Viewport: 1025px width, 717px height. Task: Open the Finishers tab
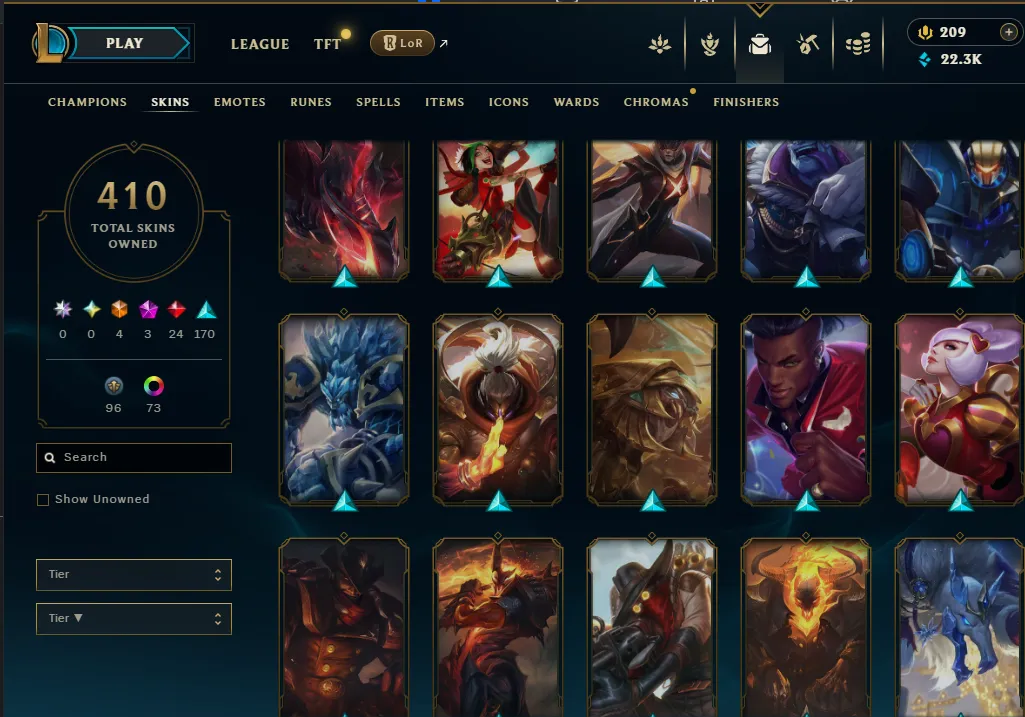pyautogui.click(x=746, y=102)
